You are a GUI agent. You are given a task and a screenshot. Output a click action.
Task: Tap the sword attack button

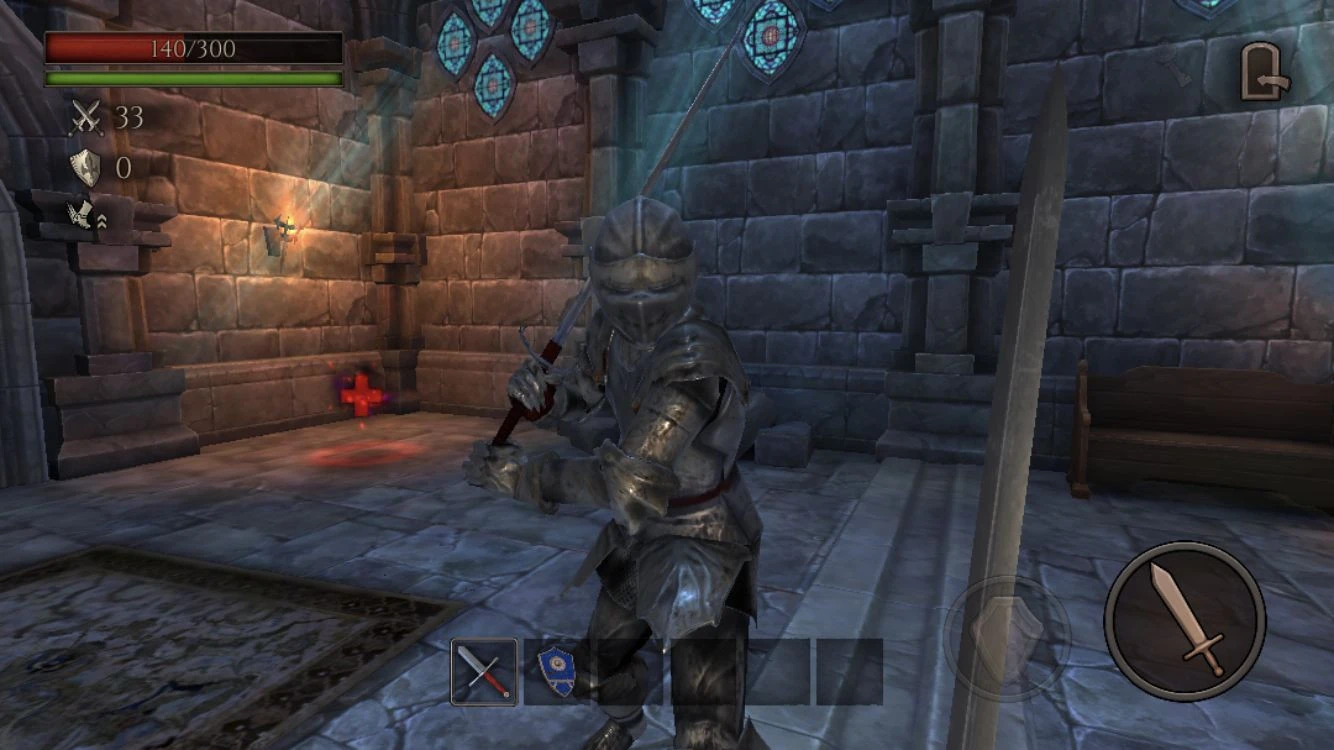(x=1185, y=621)
